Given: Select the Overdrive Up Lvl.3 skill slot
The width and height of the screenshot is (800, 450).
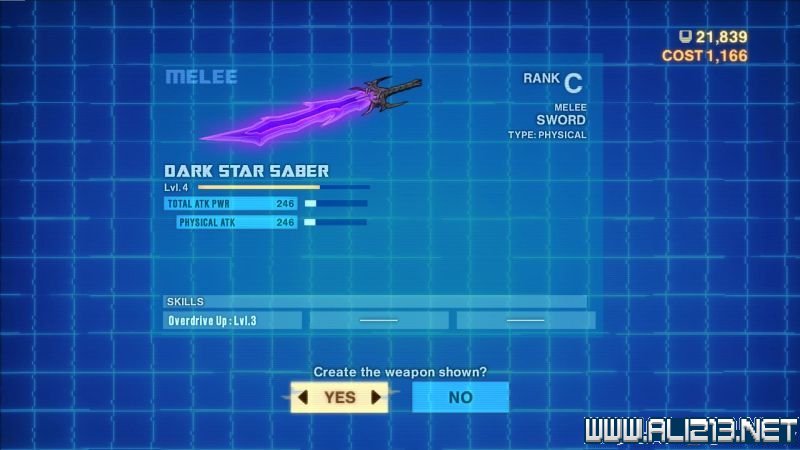Looking at the screenshot, I should pyautogui.click(x=233, y=320).
